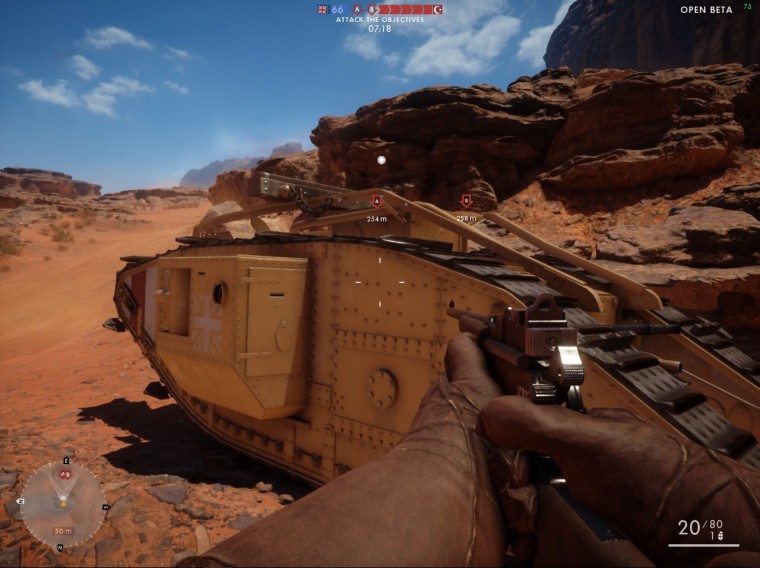
Task: Click the British flag team icon
Action: 322,9
